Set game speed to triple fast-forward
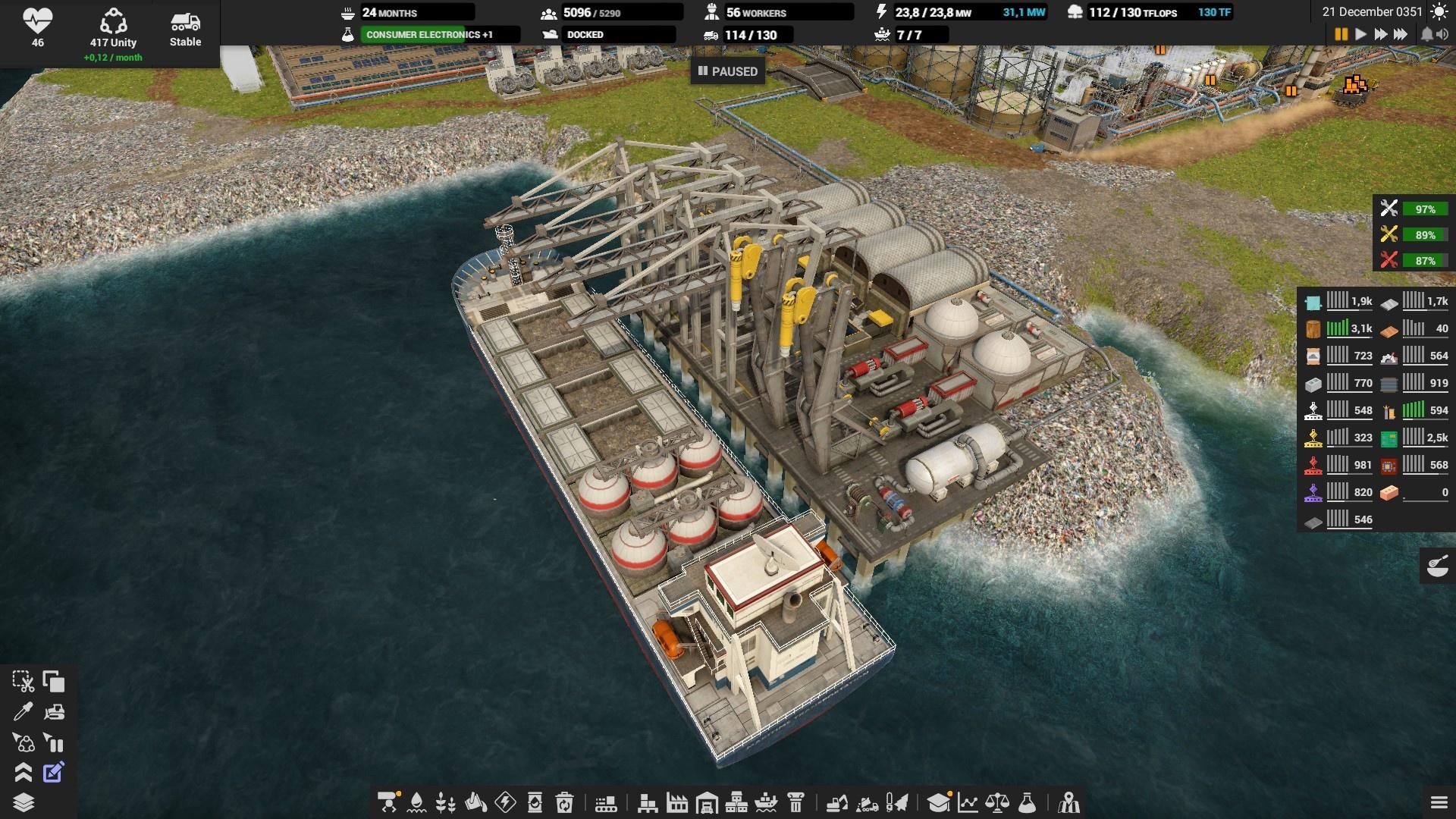Image resolution: width=1456 pixels, height=819 pixels. click(1401, 34)
